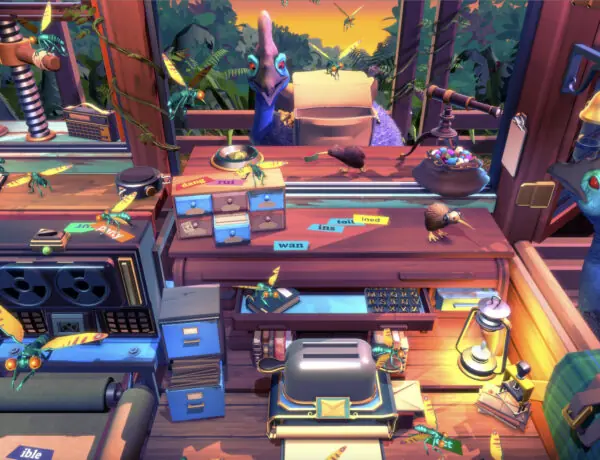The image size is (600, 460).
Task: Pick the "ible" word tile
Action: tap(33, 451)
